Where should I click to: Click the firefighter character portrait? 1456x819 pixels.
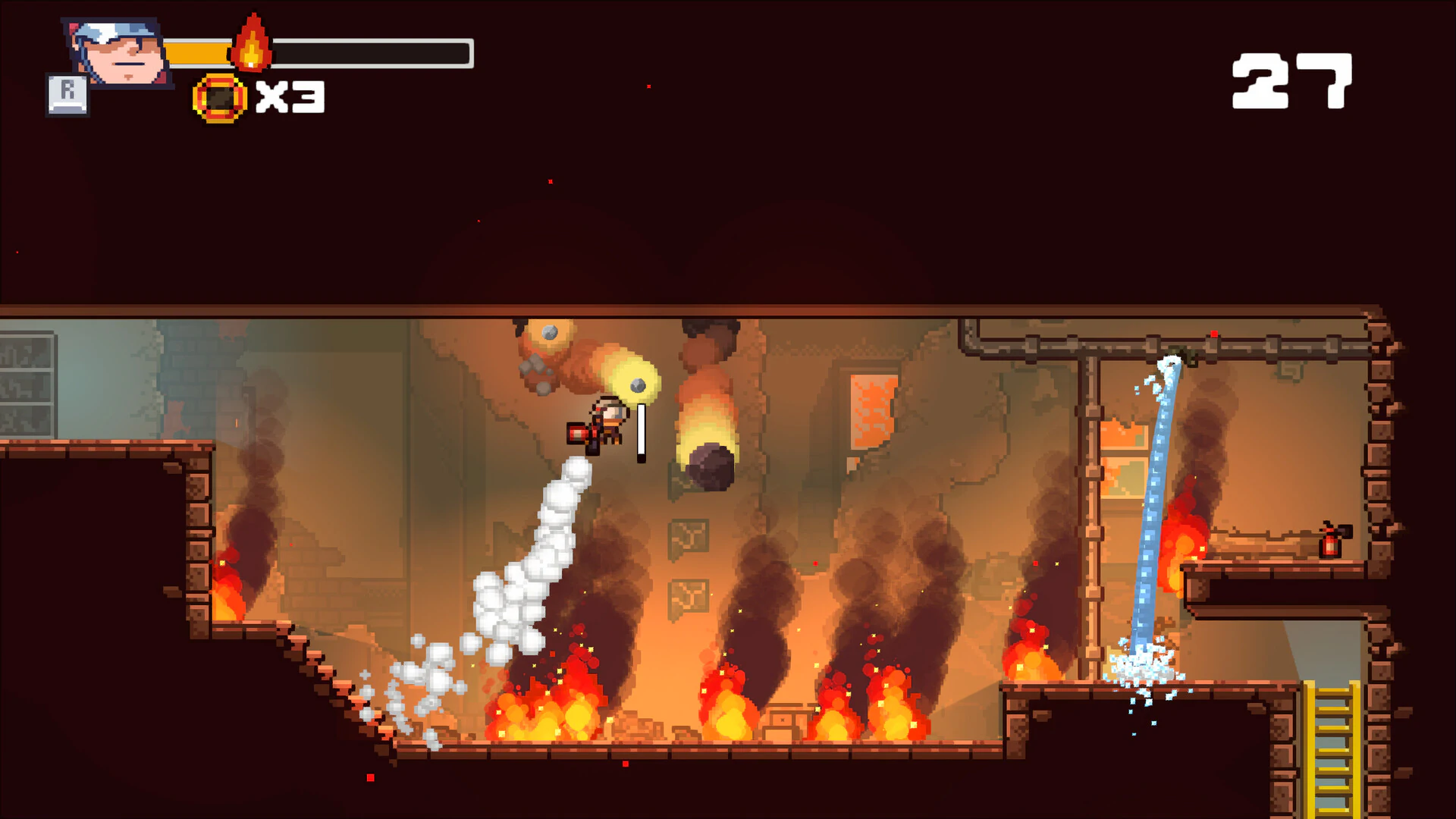click(120, 52)
